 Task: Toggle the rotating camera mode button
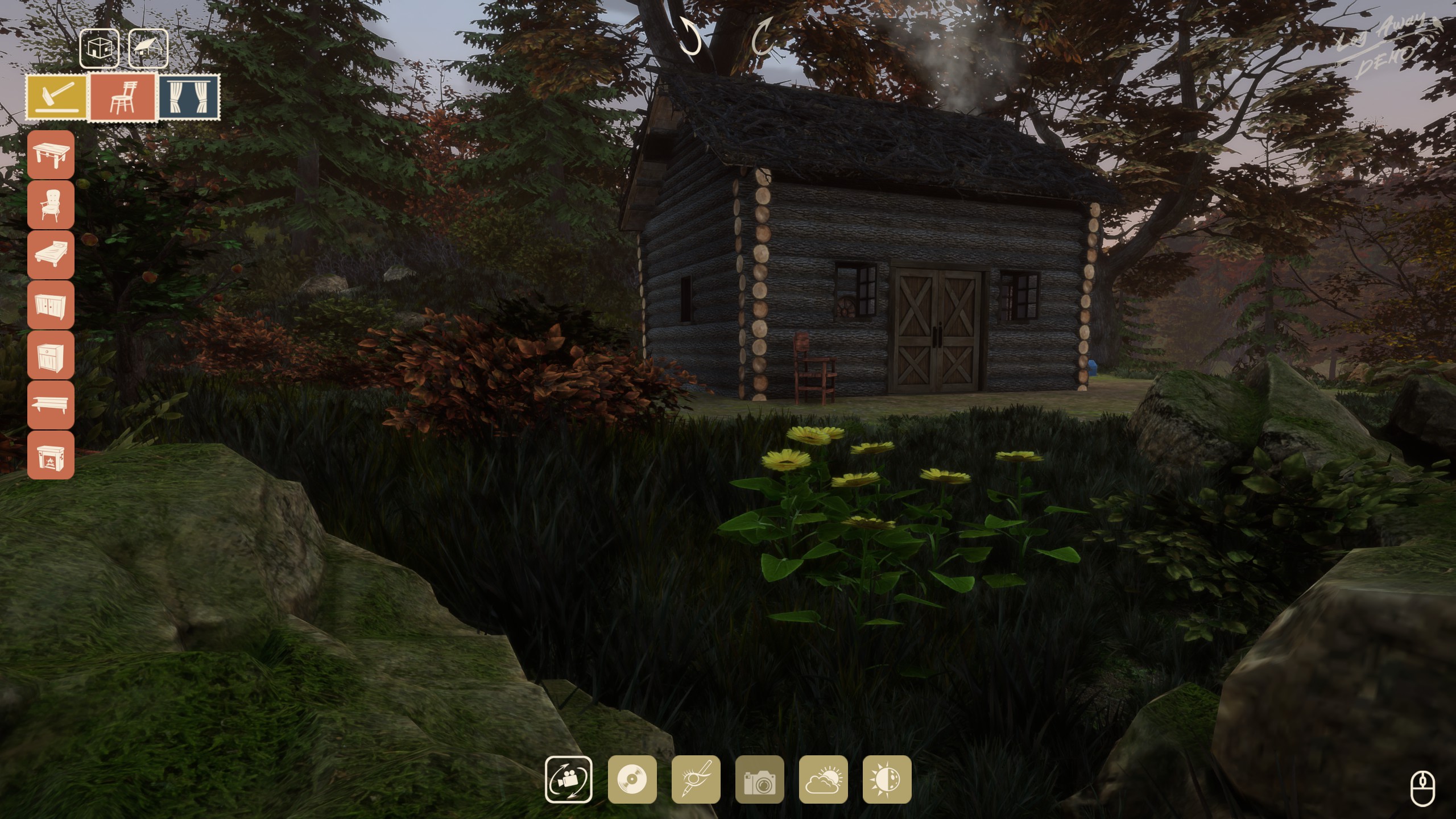tap(568, 779)
